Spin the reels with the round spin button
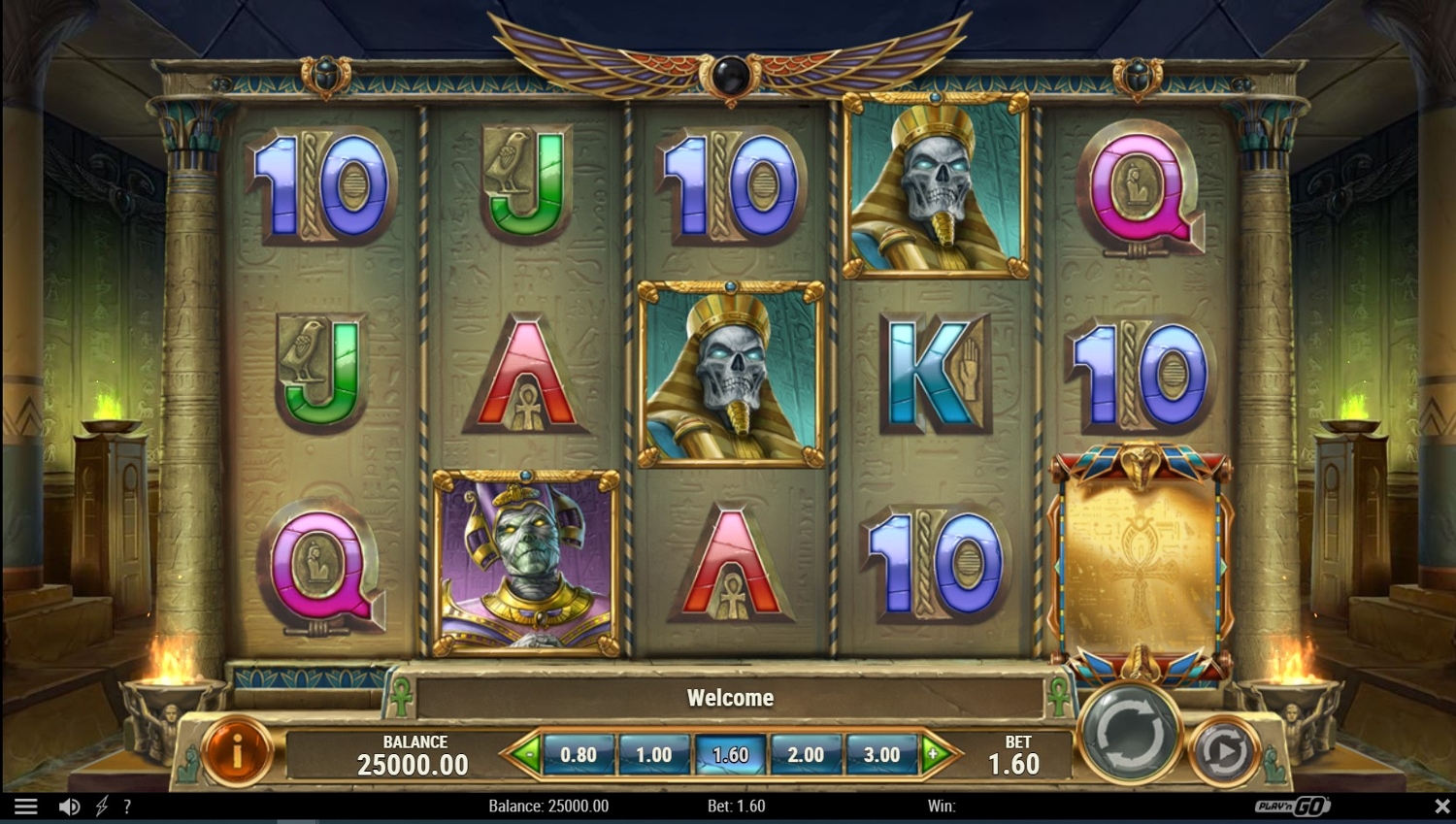 coord(1129,733)
